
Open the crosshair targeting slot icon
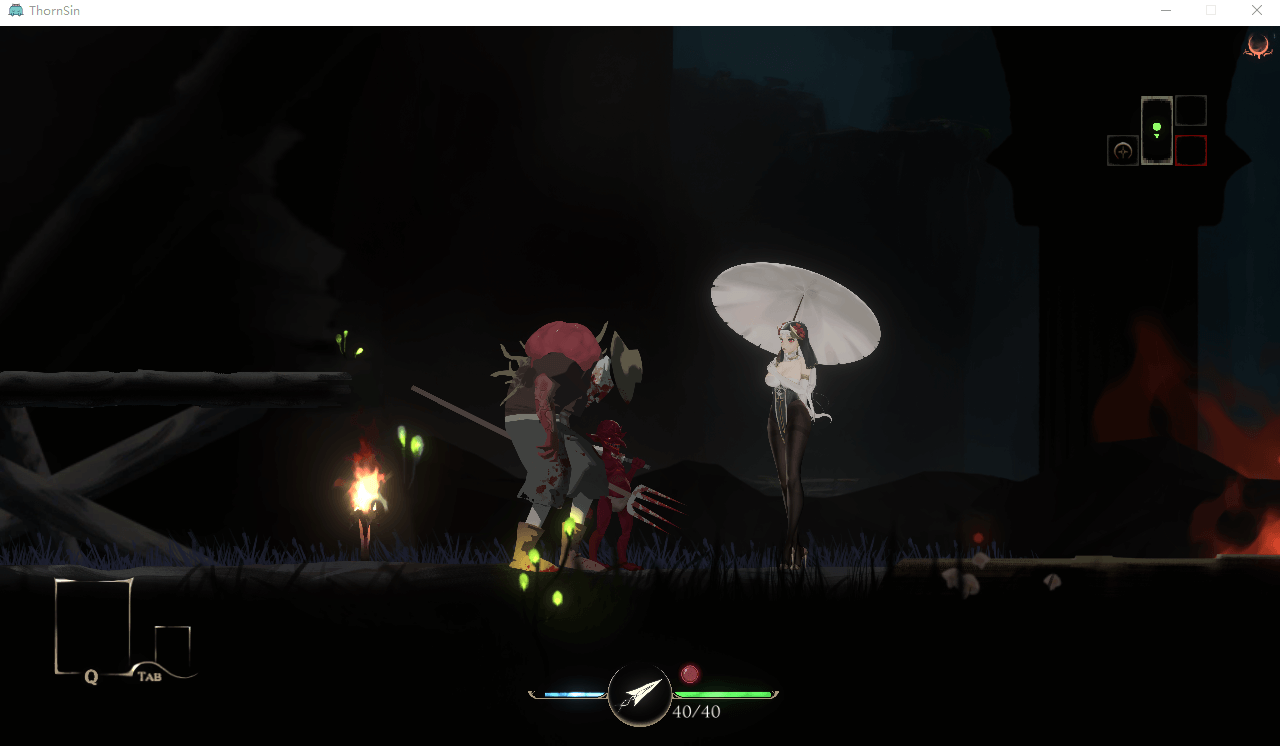[x=1122, y=149]
